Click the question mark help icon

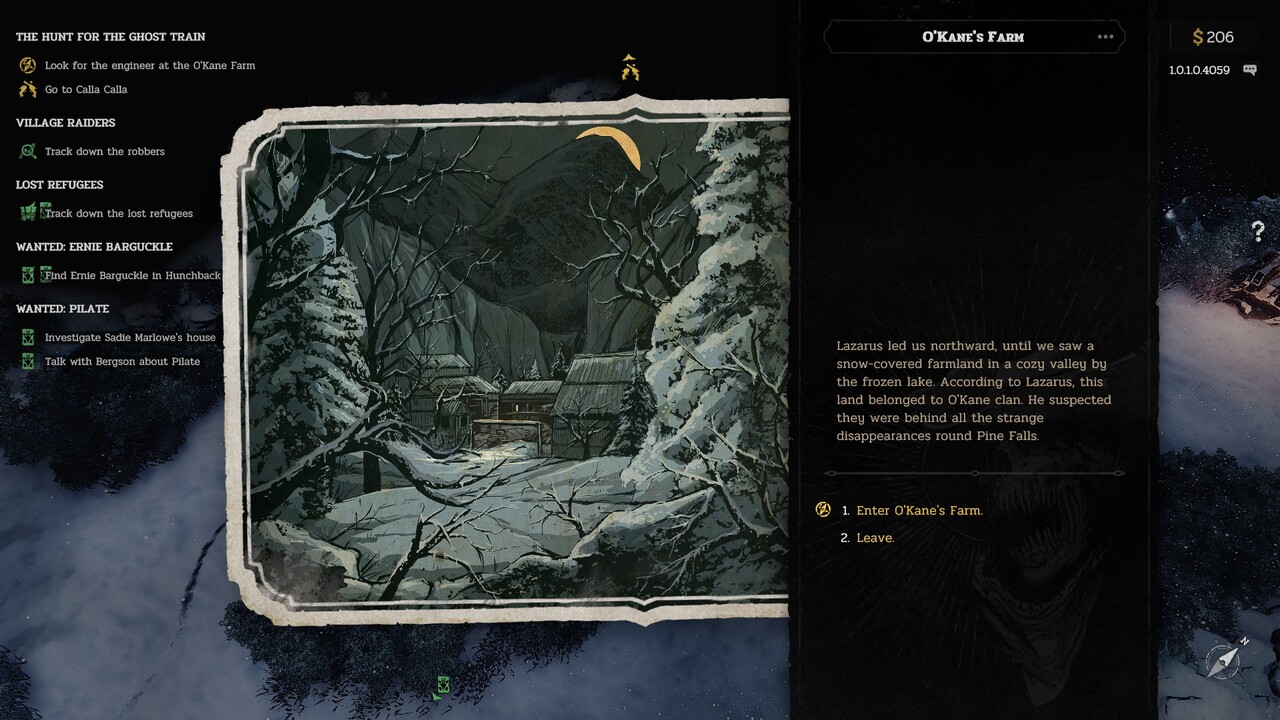[x=1258, y=232]
